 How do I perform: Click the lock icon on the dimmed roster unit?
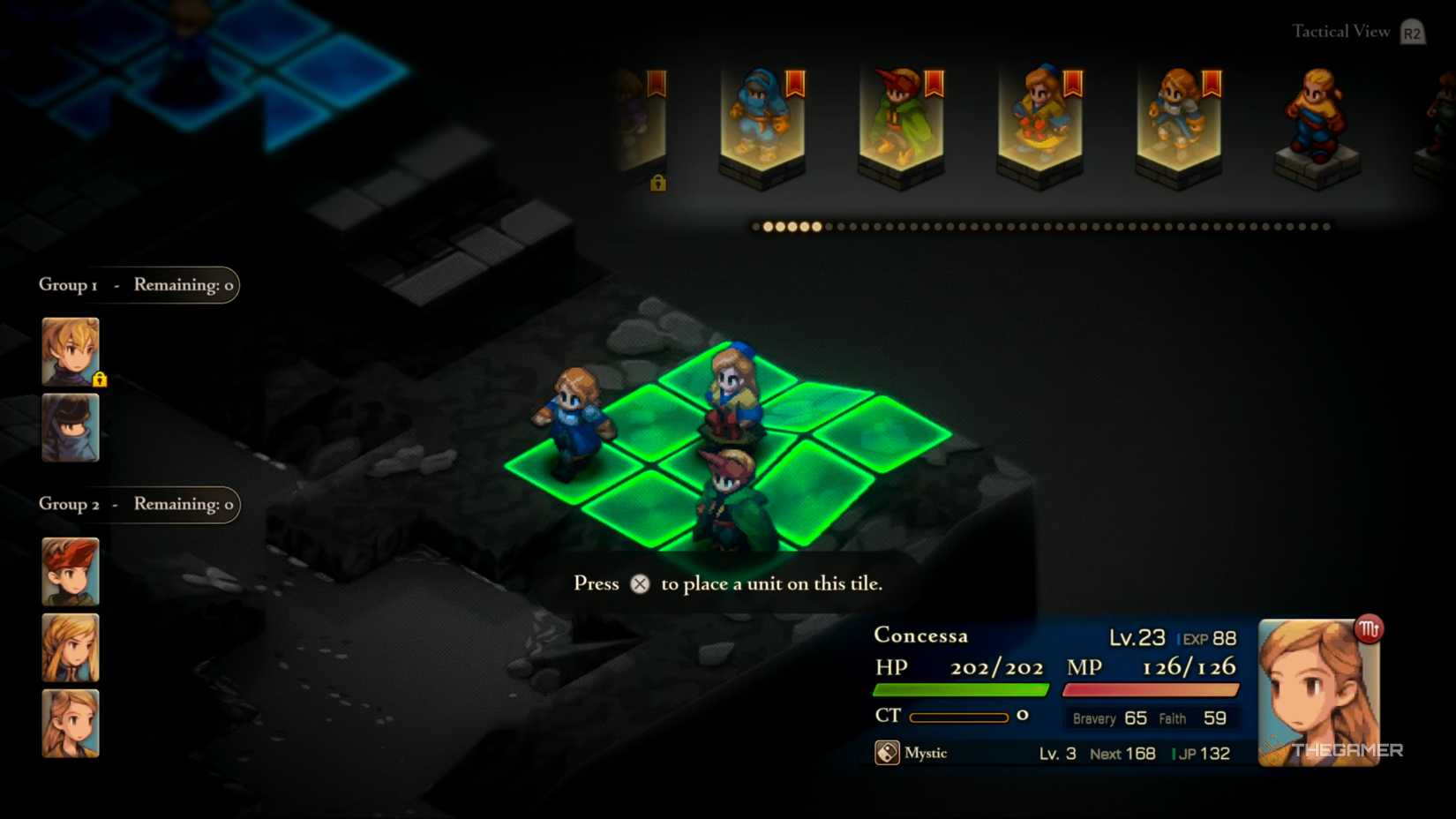click(x=657, y=184)
